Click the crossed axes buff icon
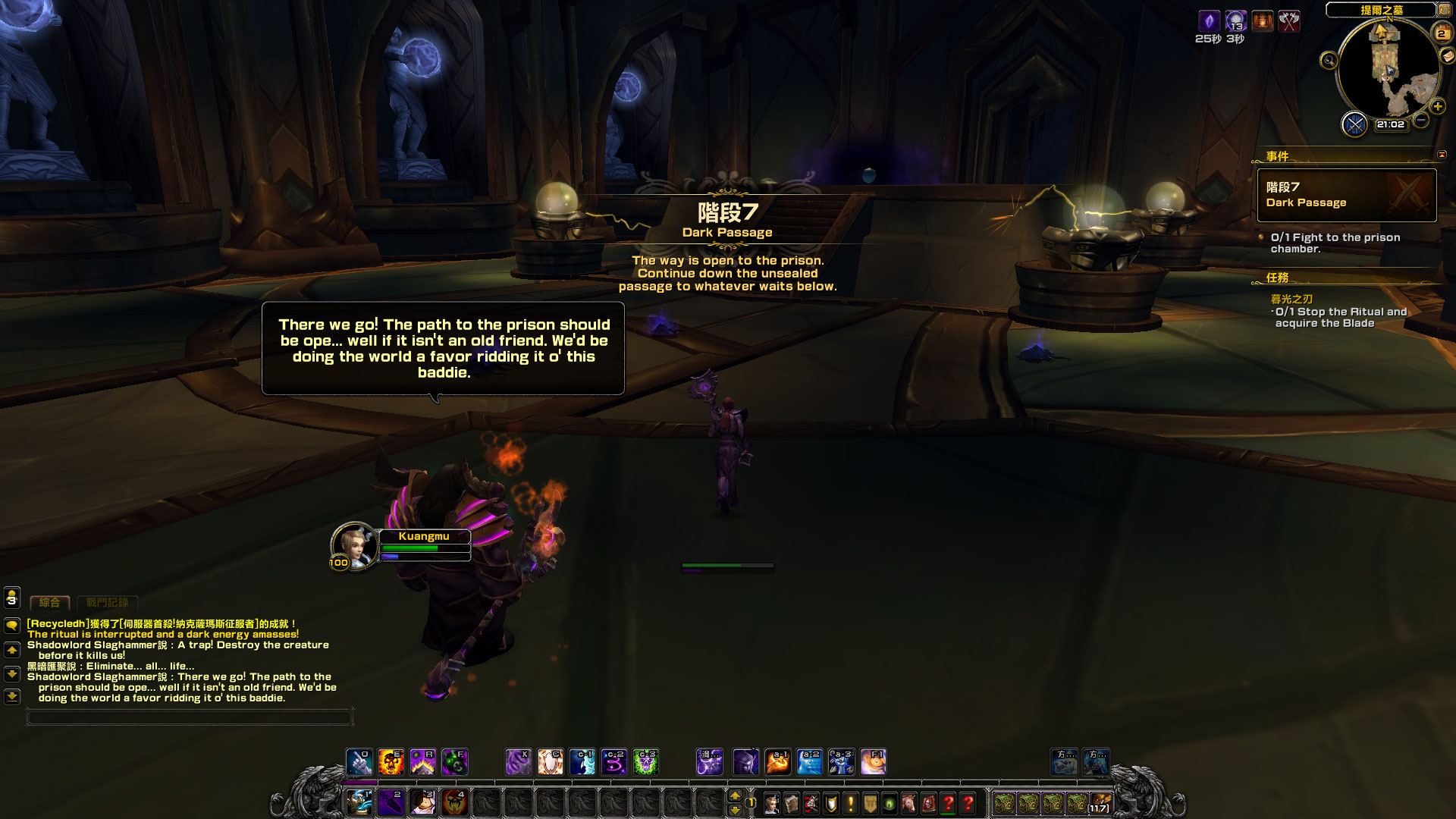The image size is (1456, 819). click(x=1289, y=21)
